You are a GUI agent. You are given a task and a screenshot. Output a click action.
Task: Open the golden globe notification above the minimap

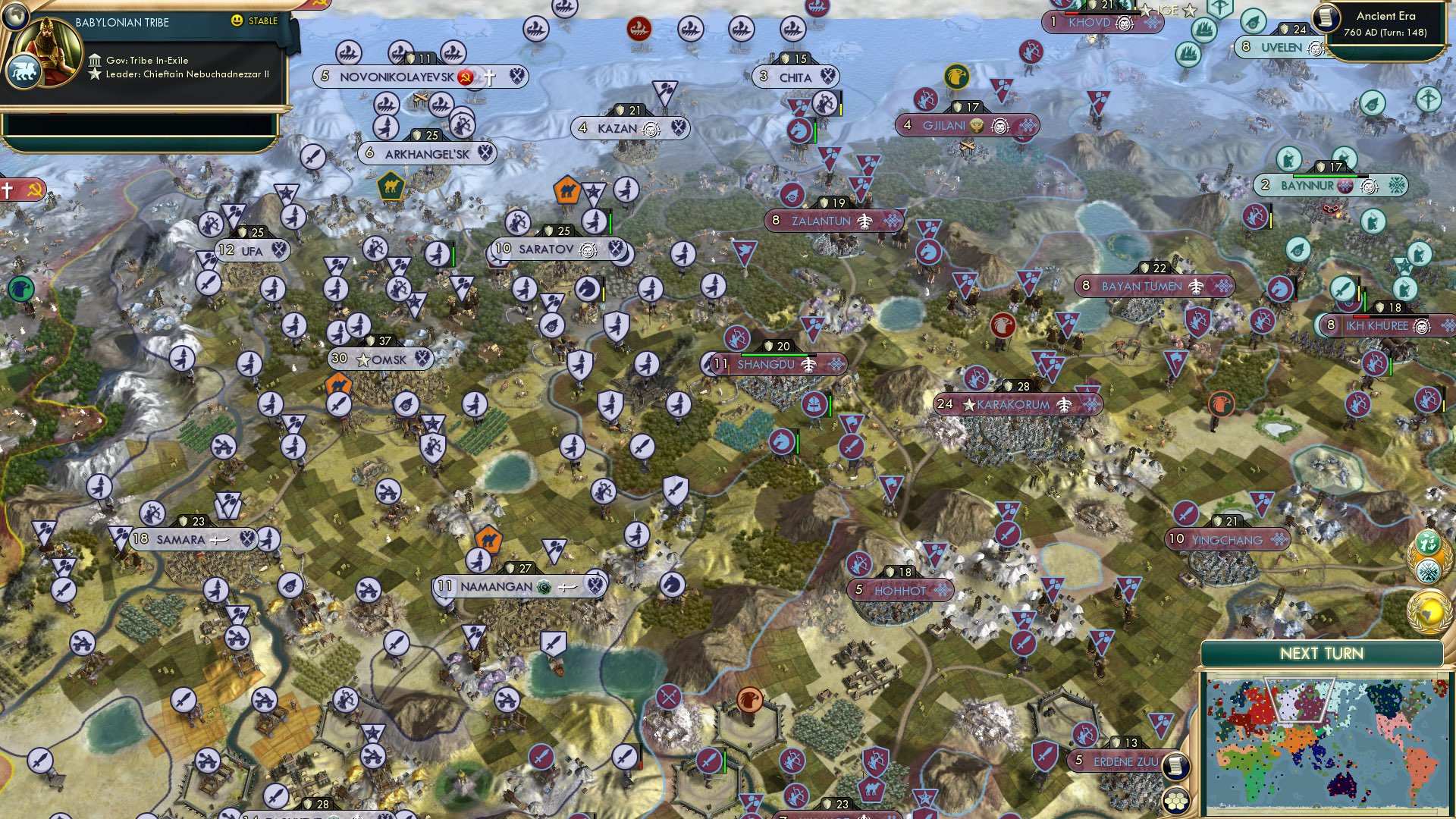click(1430, 607)
